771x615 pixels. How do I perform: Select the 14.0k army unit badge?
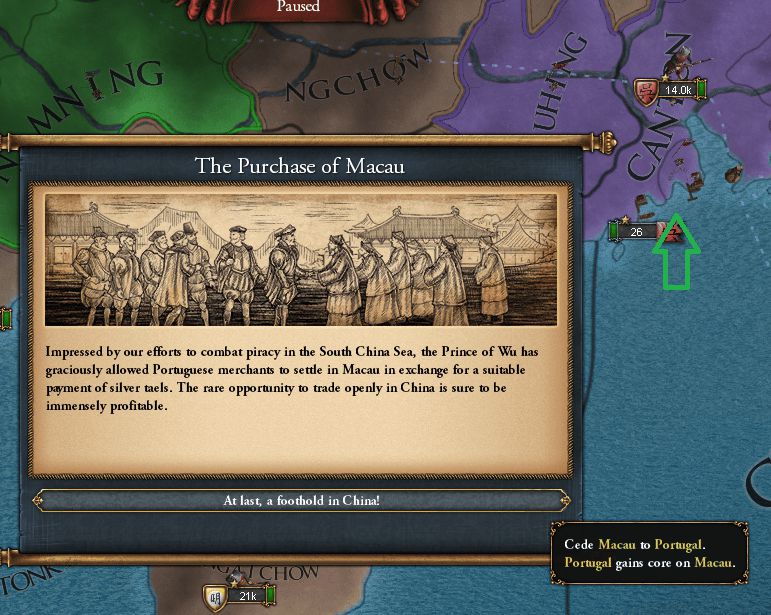[x=671, y=91]
